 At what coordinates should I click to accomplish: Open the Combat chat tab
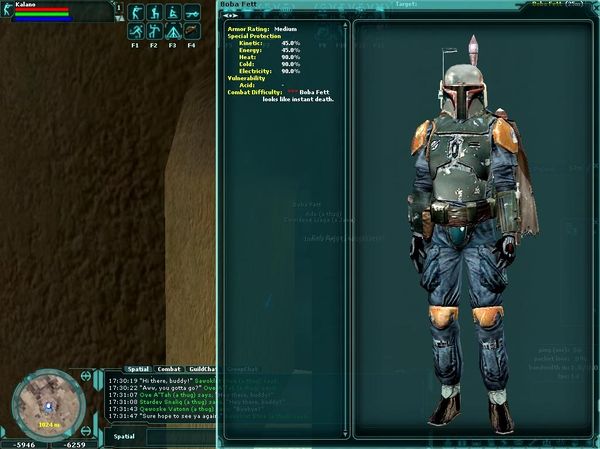pyautogui.click(x=169, y=369)
